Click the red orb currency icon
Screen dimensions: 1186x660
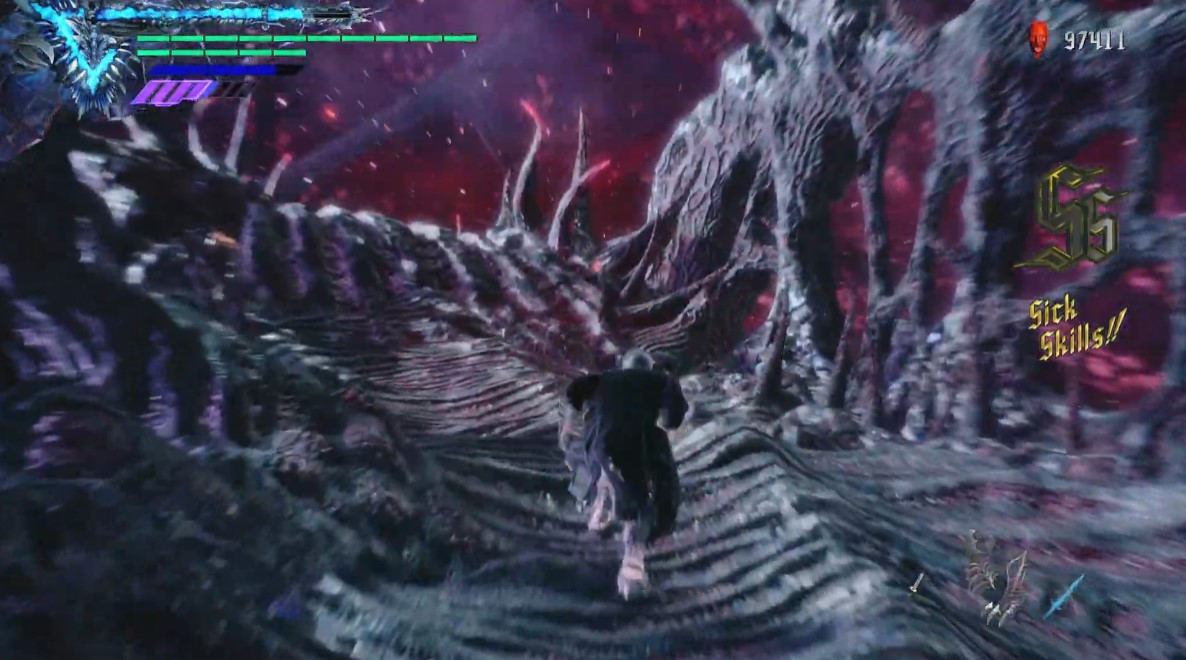pyautogui.click(x=1038, y=40)
